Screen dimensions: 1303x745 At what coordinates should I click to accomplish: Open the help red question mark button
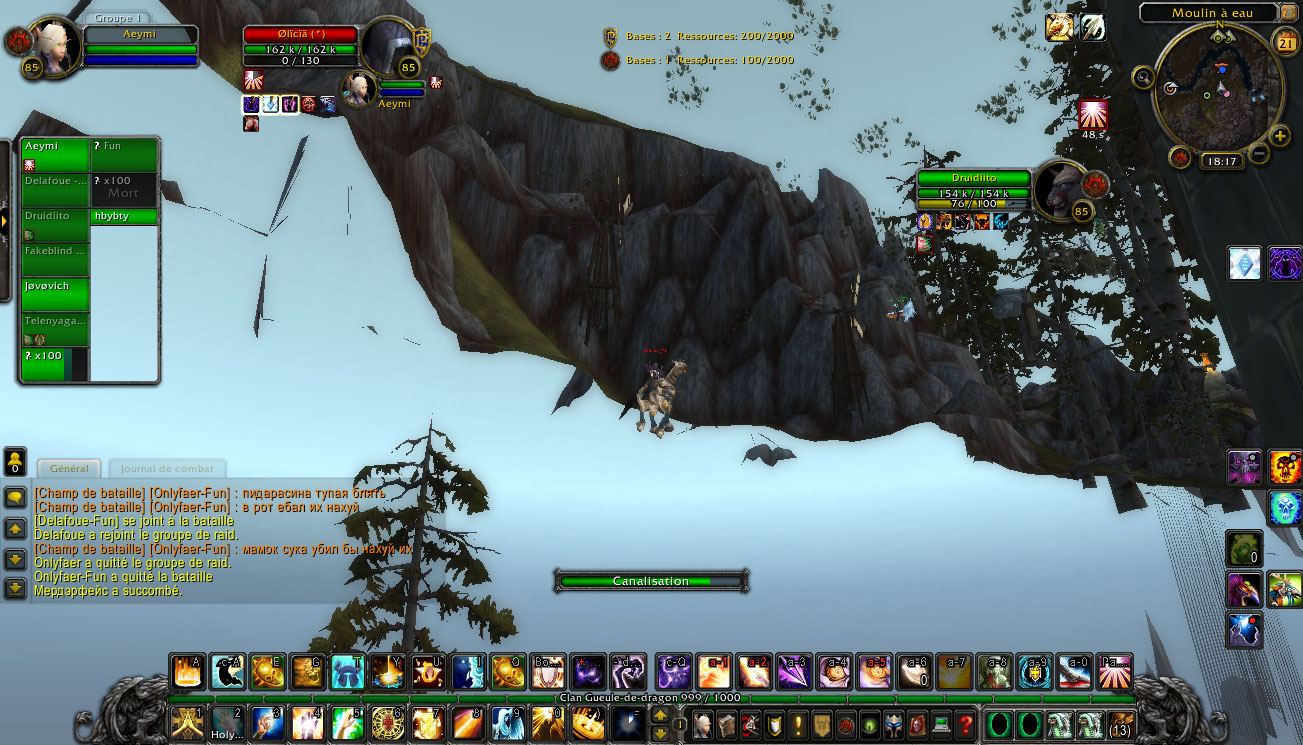pos(964,724)
